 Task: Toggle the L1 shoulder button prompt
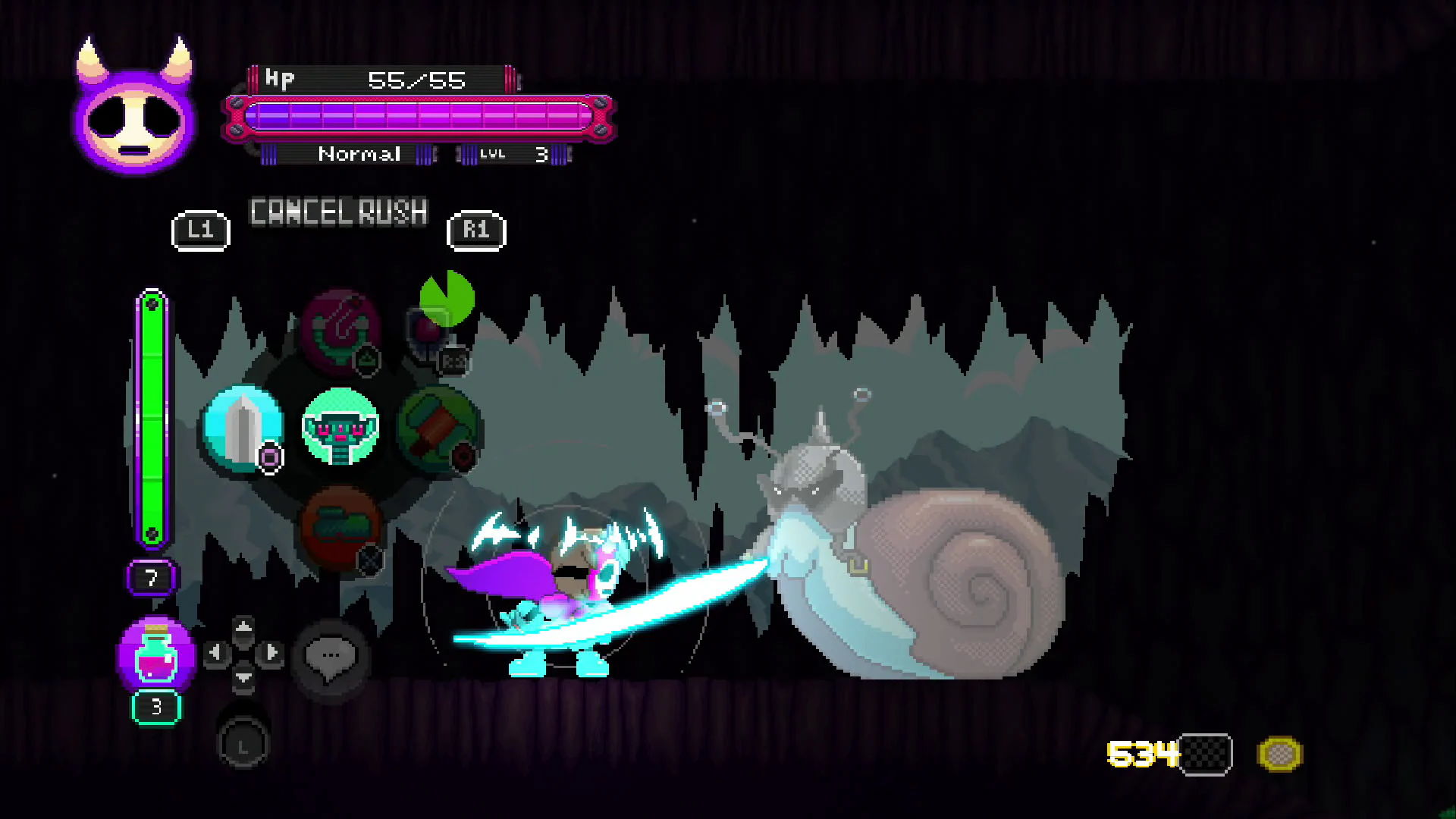[199, 230]
